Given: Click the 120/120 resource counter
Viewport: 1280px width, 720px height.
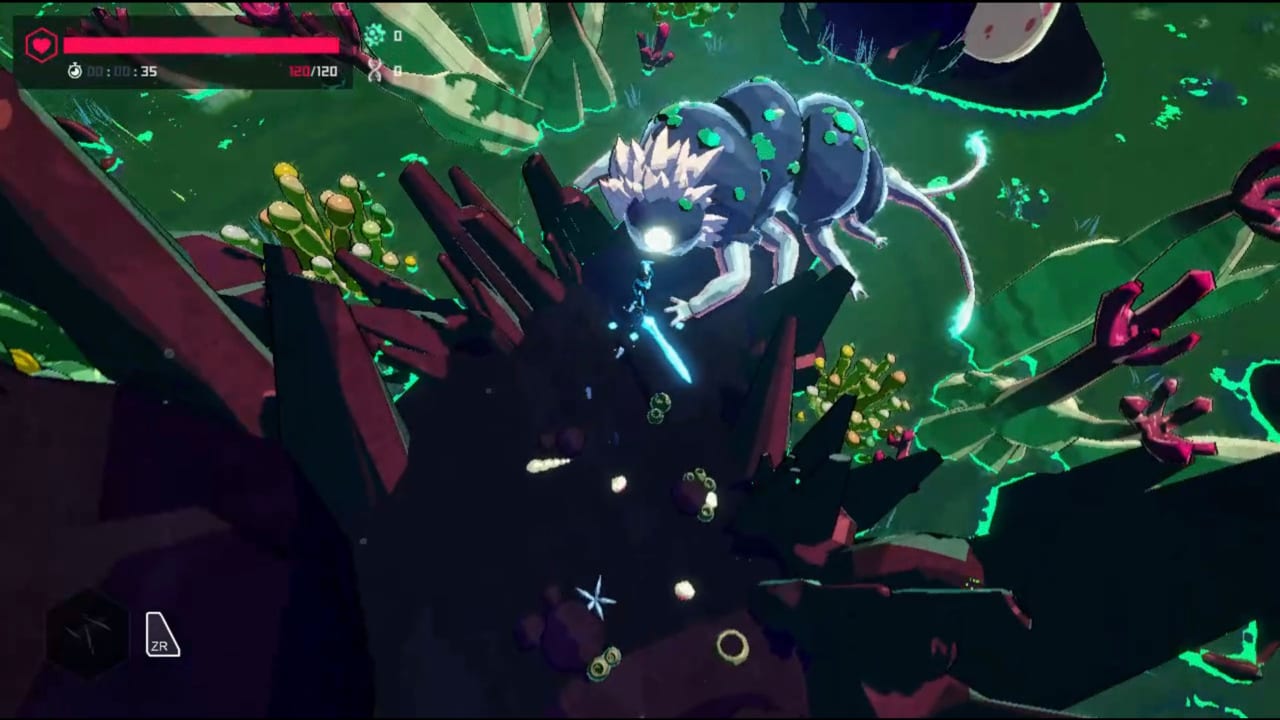Looking at the screenshot, I should click(313, 71).
